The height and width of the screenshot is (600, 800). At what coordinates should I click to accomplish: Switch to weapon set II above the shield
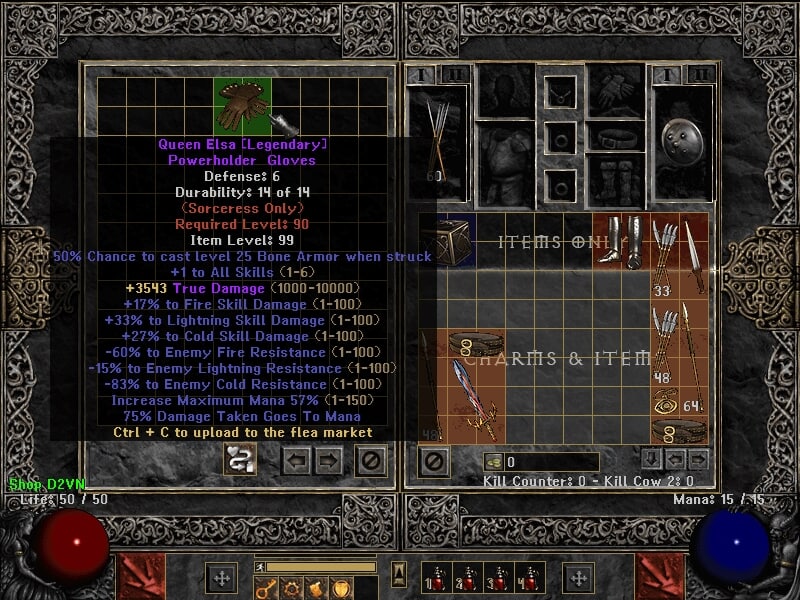click(x=701, y=74)
